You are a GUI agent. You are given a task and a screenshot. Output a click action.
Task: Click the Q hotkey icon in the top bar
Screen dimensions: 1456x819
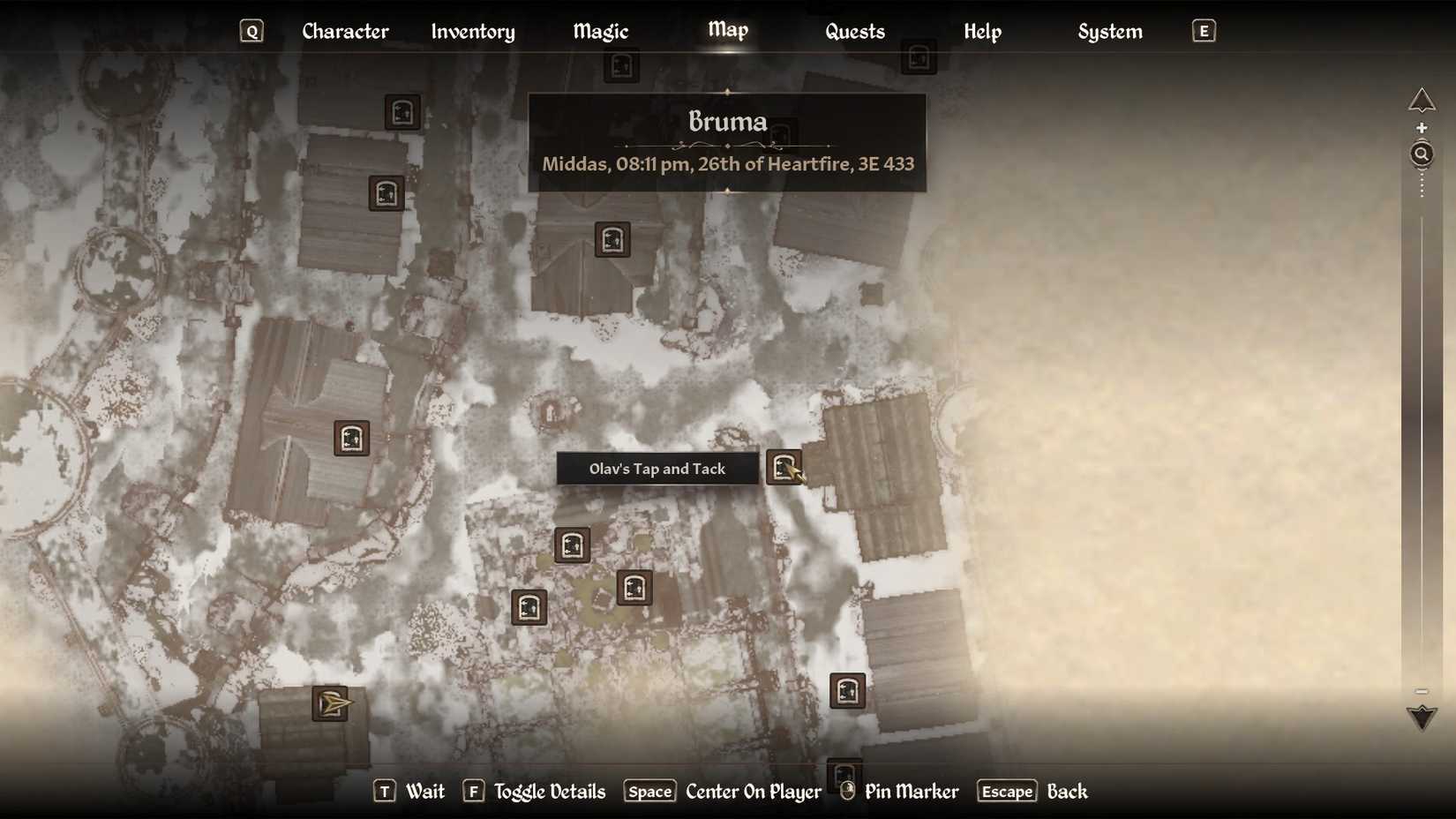pyautogui.click(x=252, y=30)
